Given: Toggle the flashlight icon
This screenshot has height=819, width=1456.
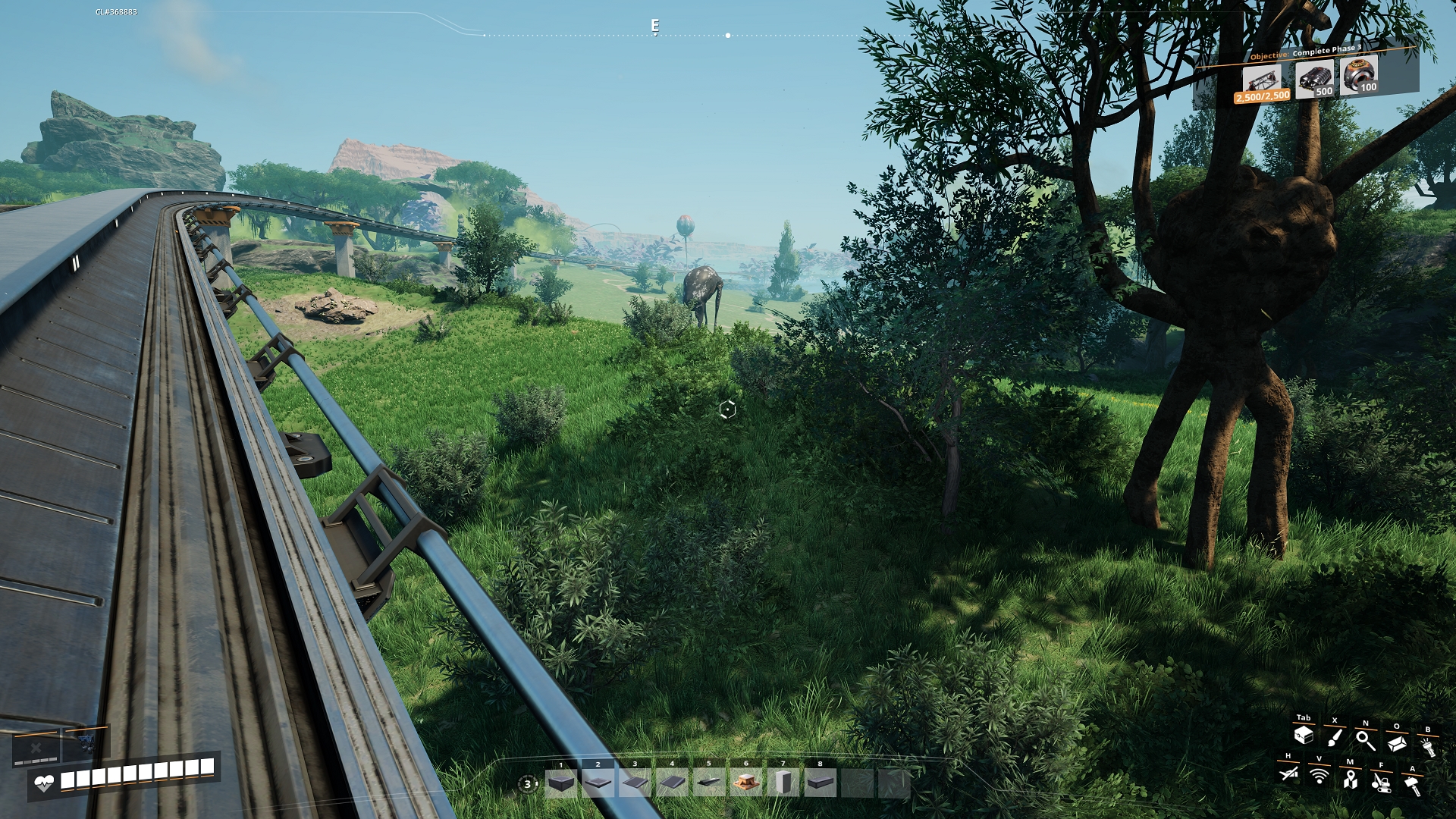Looking at the screenshot, I should click(1428, 747).
